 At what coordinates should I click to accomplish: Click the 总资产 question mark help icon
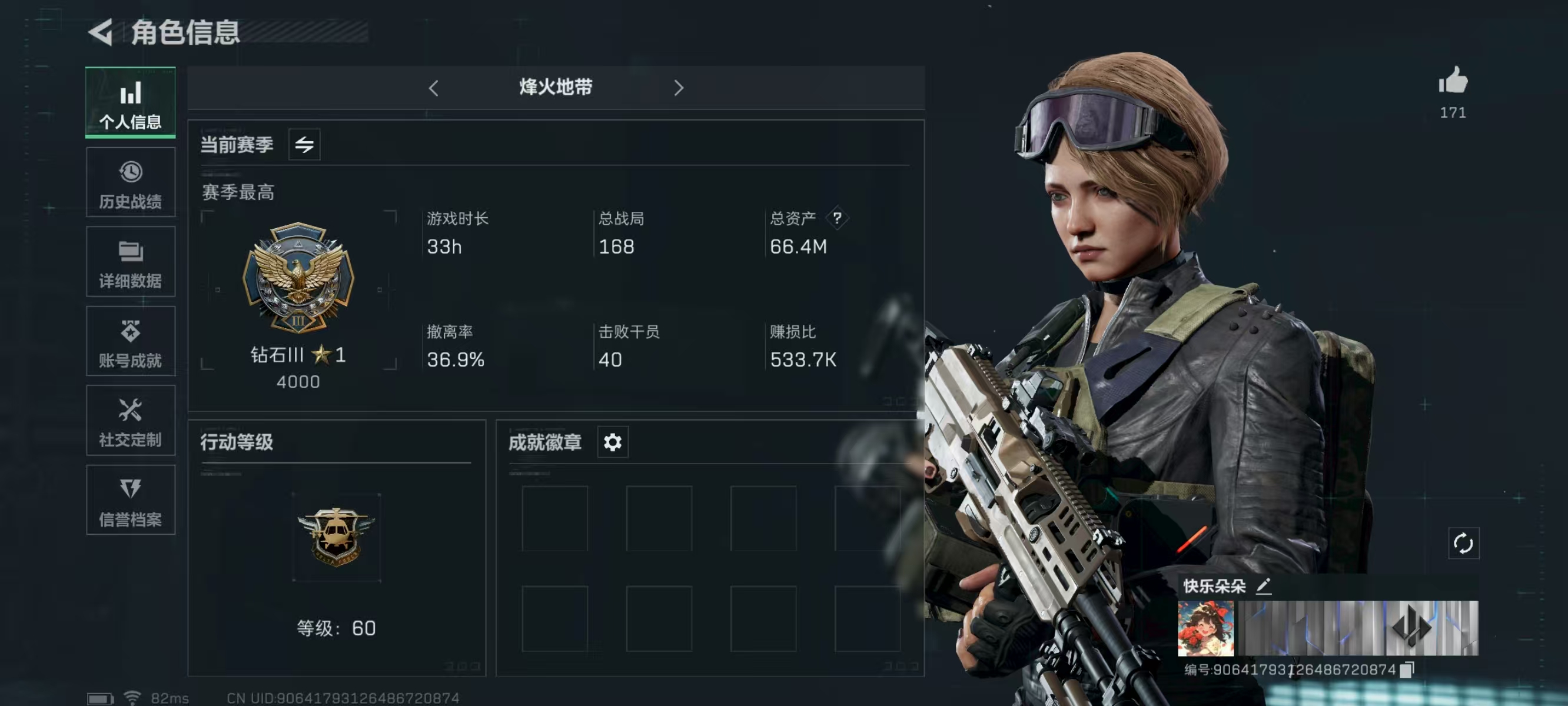pyautogui.click(x=838, y=218)
